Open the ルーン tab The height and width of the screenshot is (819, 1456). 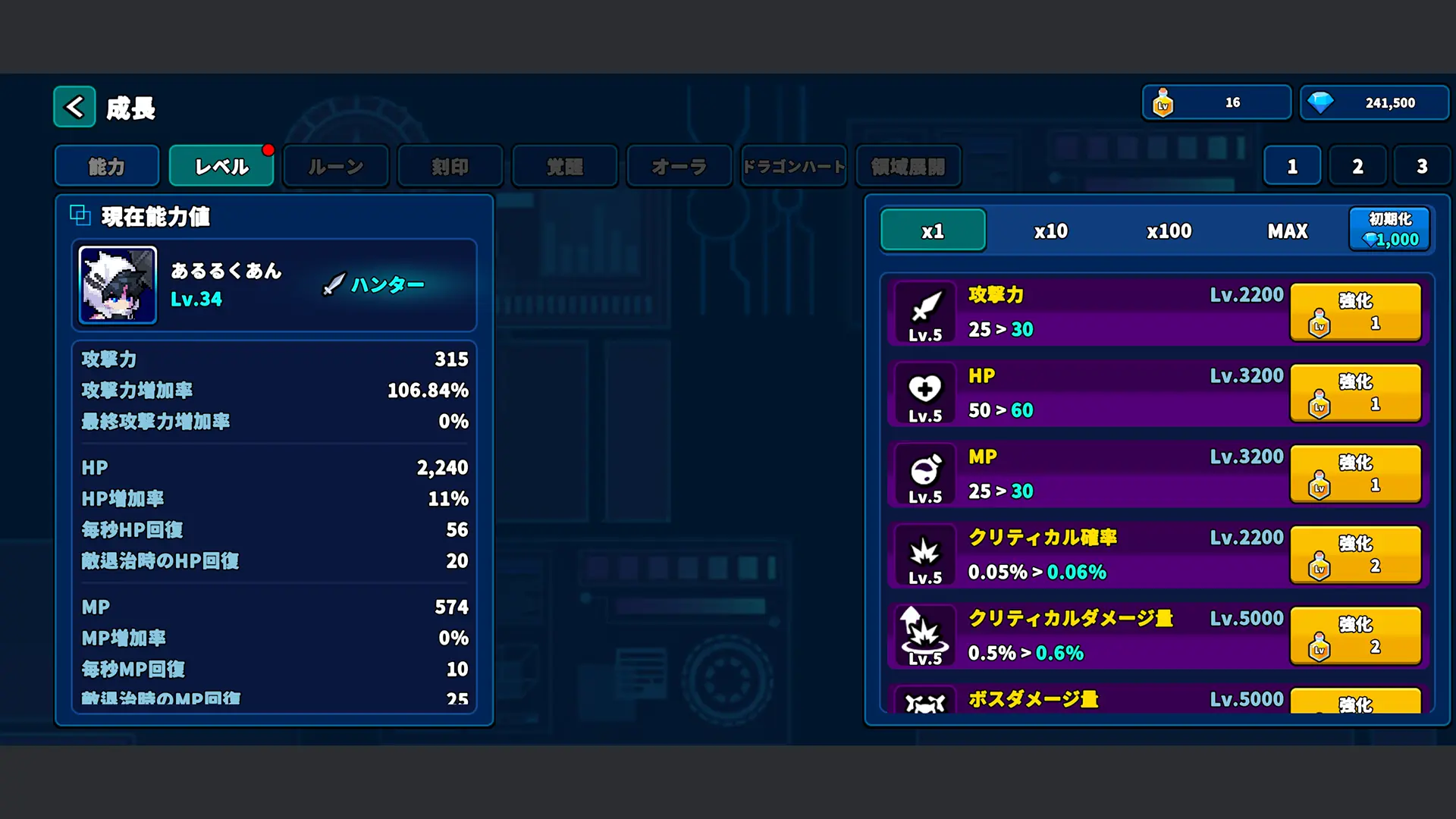point(335,166)
